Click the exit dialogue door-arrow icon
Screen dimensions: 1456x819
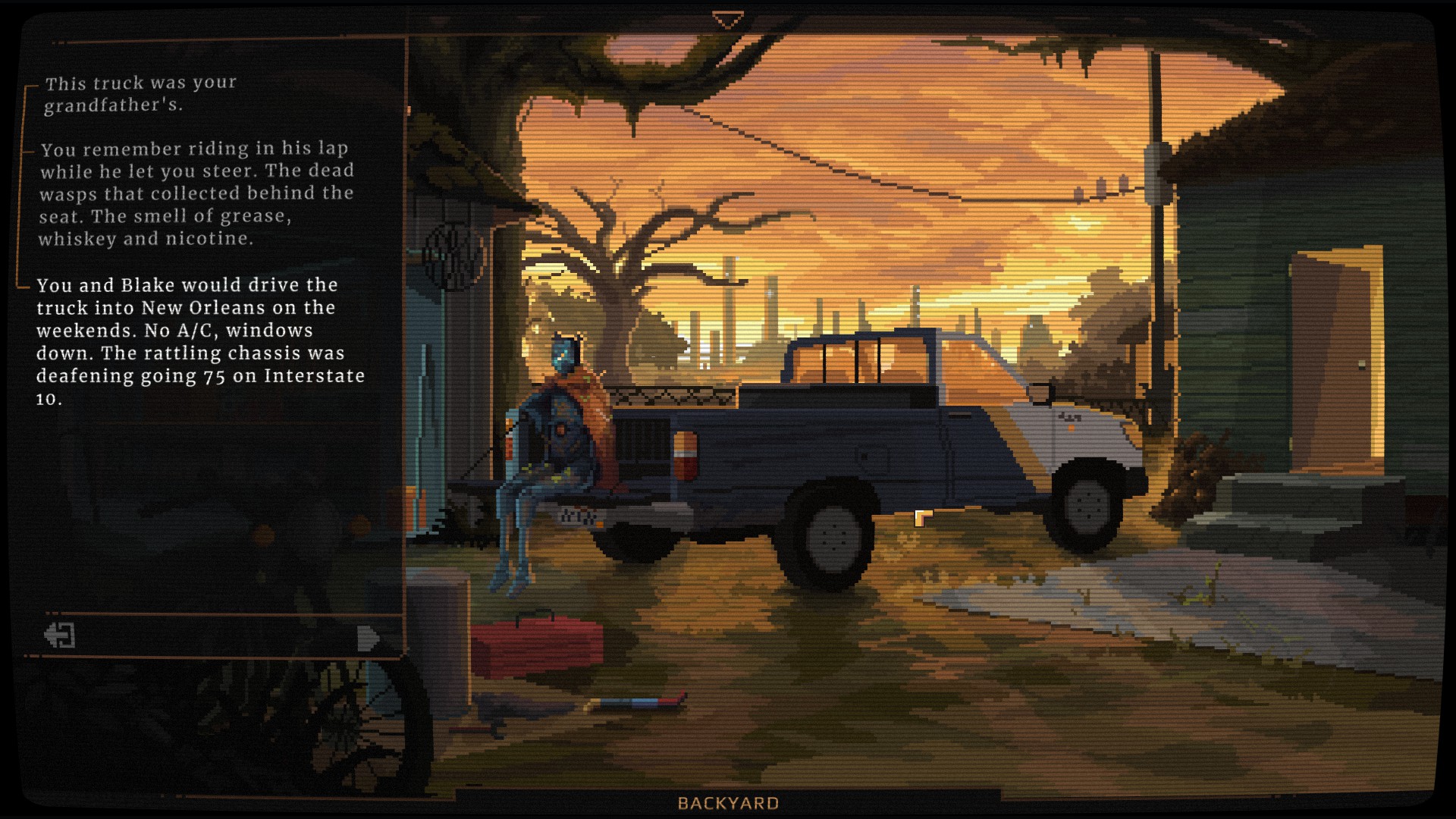(x=60, y=635)
